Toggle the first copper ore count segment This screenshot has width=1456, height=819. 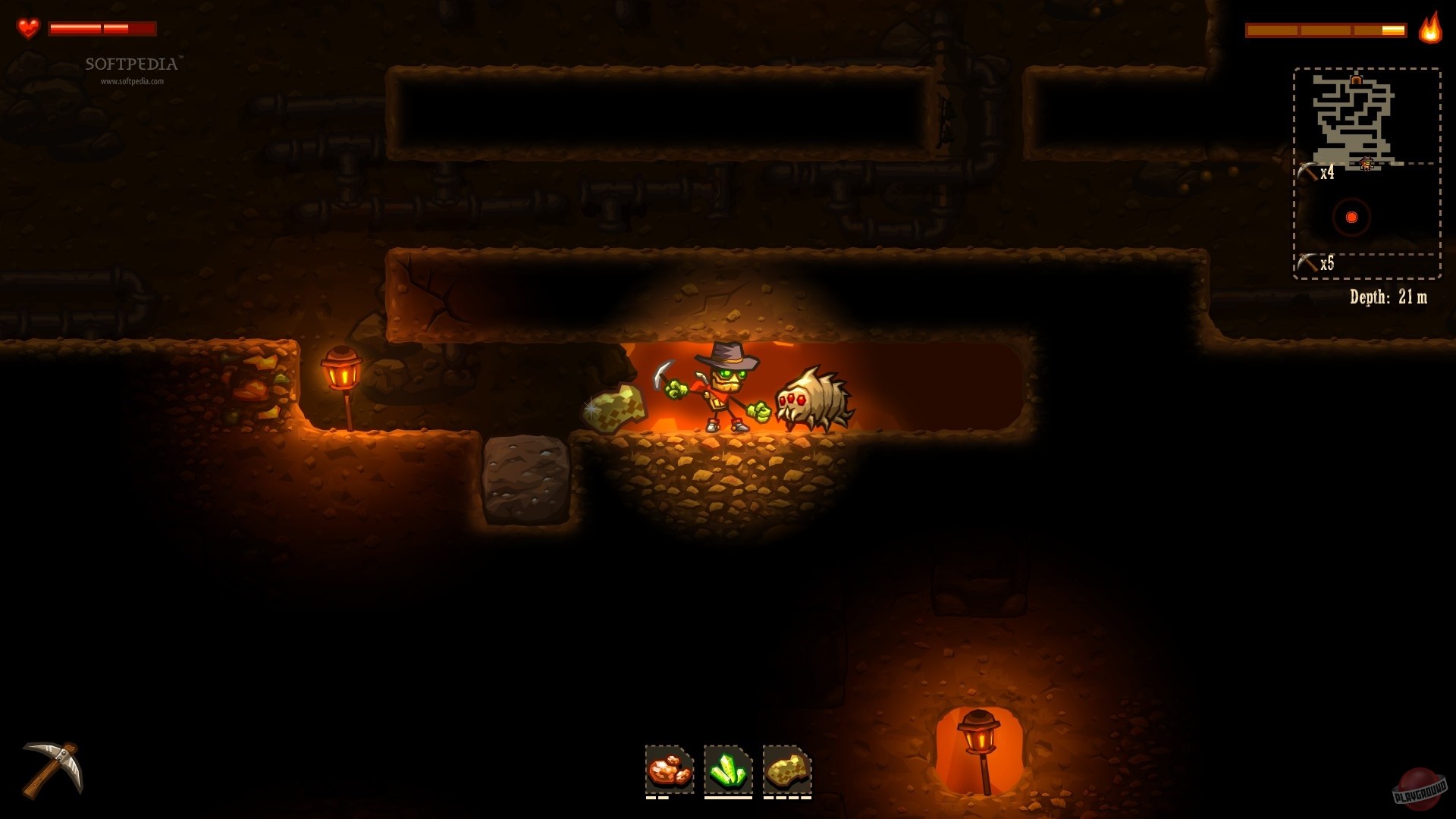(651, 798)
